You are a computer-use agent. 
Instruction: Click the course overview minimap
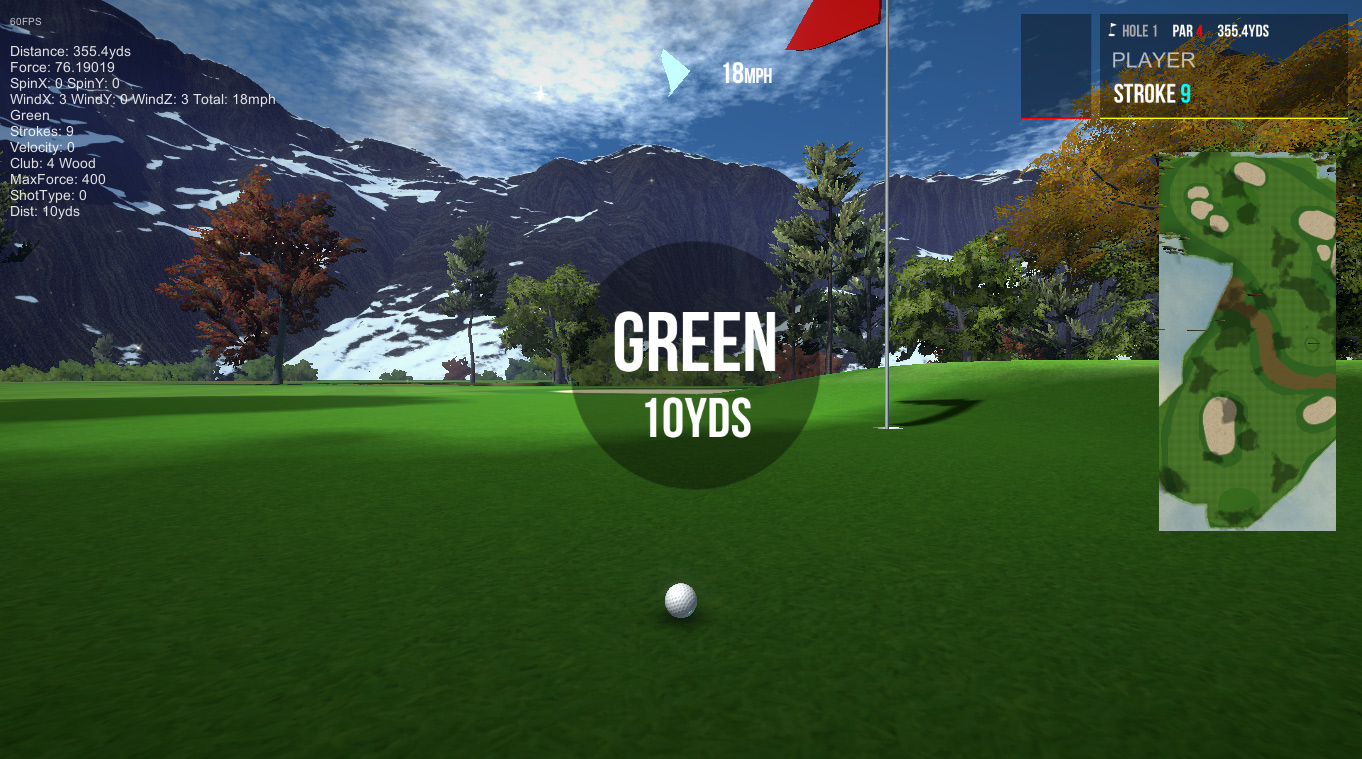point(1247,341)
